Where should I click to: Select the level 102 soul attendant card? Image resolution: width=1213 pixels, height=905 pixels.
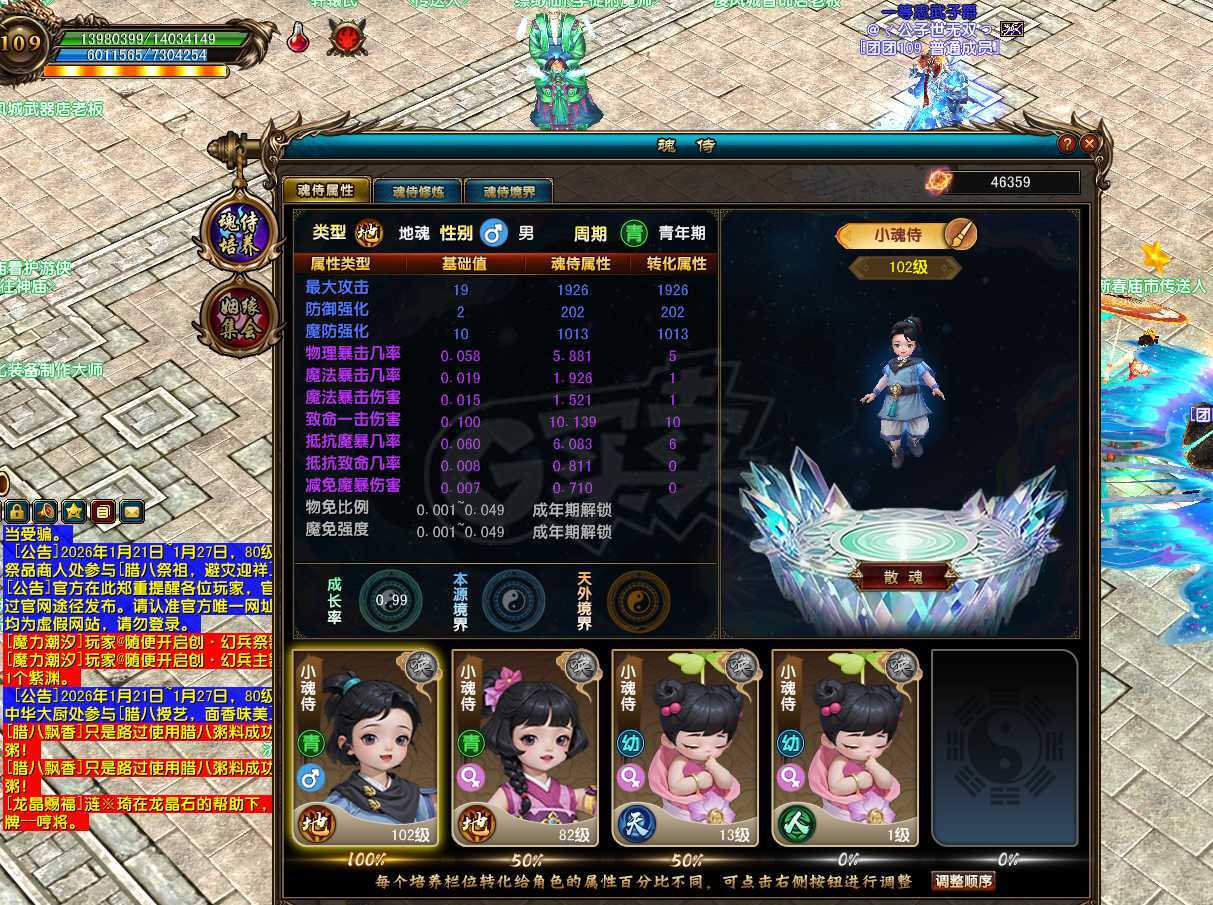[x=365, y=747]
